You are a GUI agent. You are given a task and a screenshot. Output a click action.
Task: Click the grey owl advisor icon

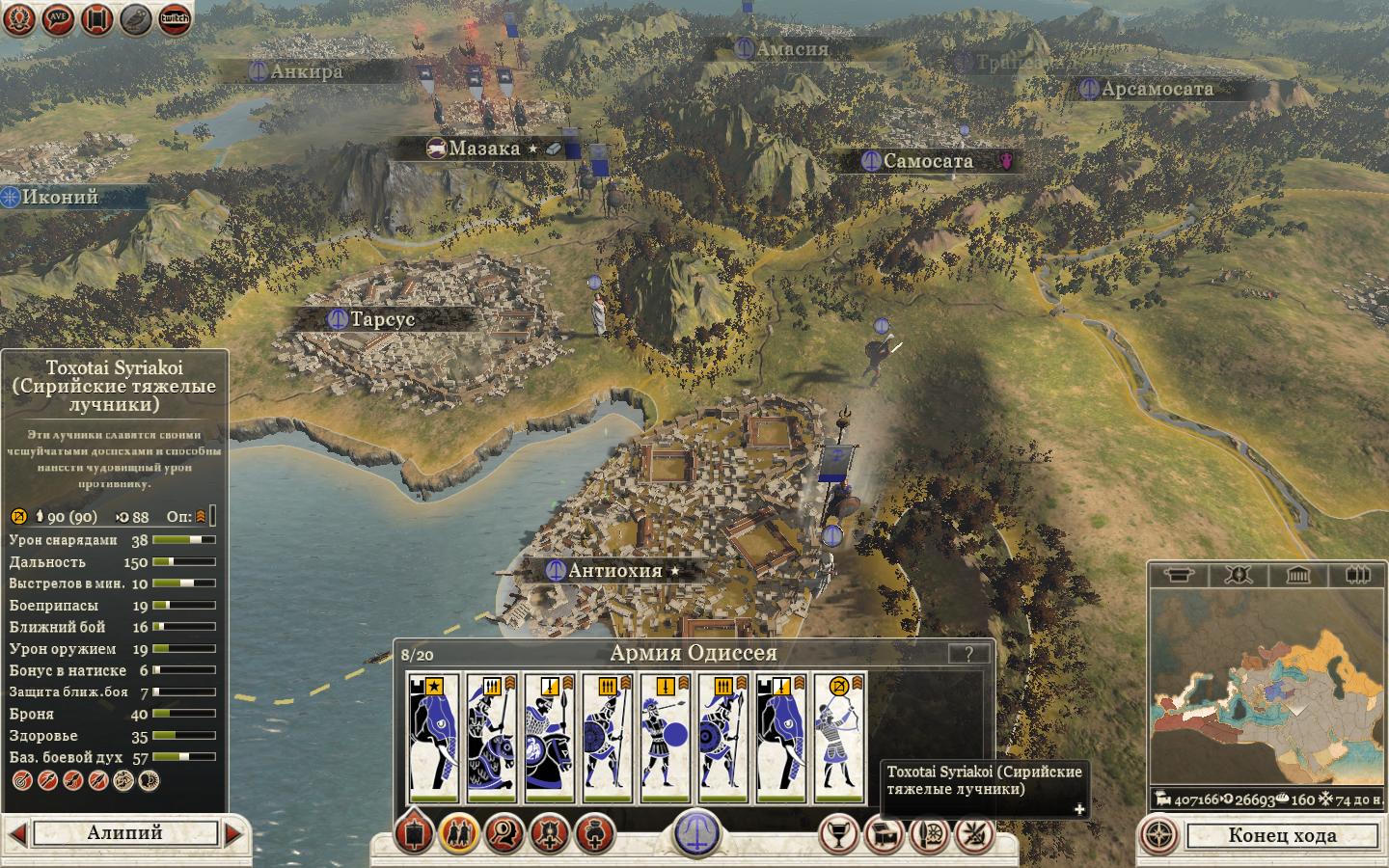point(135,18)
